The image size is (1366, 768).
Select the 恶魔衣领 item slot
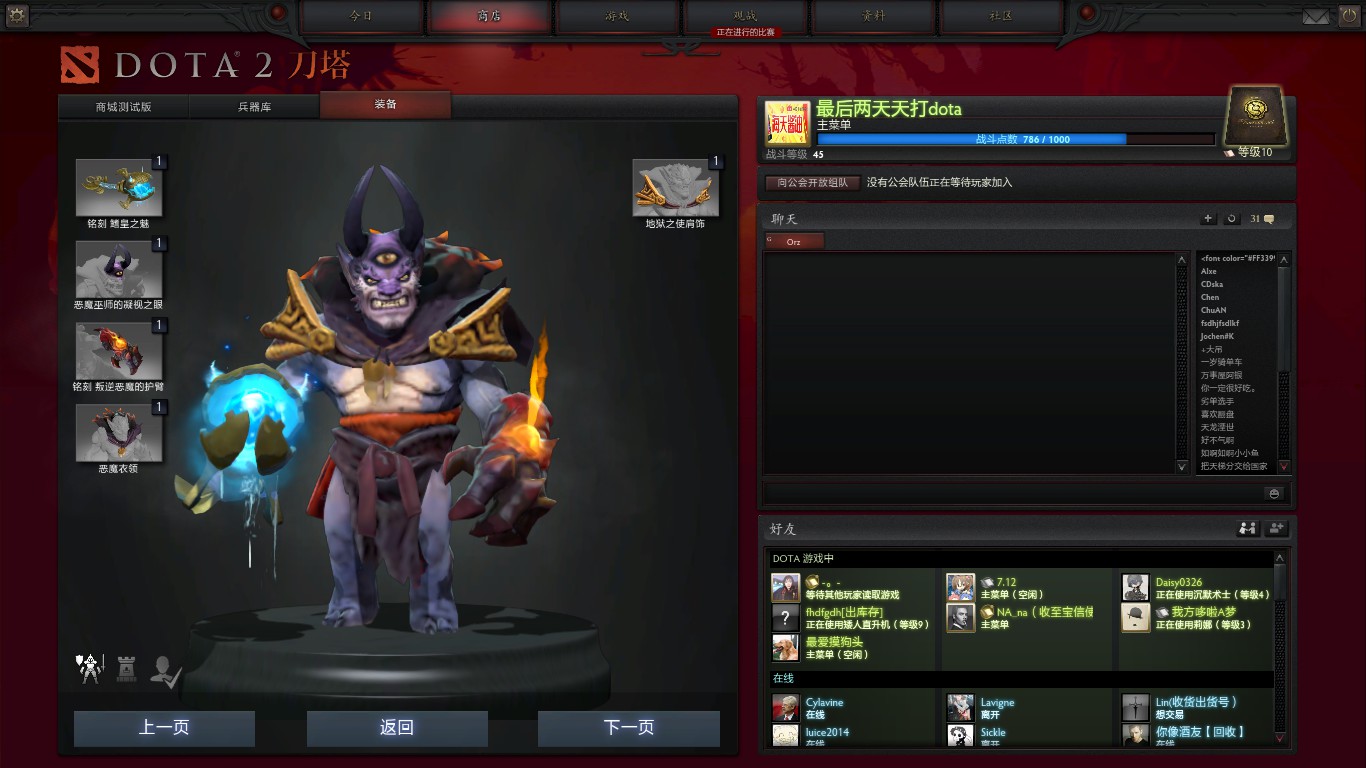pos(119,433)
